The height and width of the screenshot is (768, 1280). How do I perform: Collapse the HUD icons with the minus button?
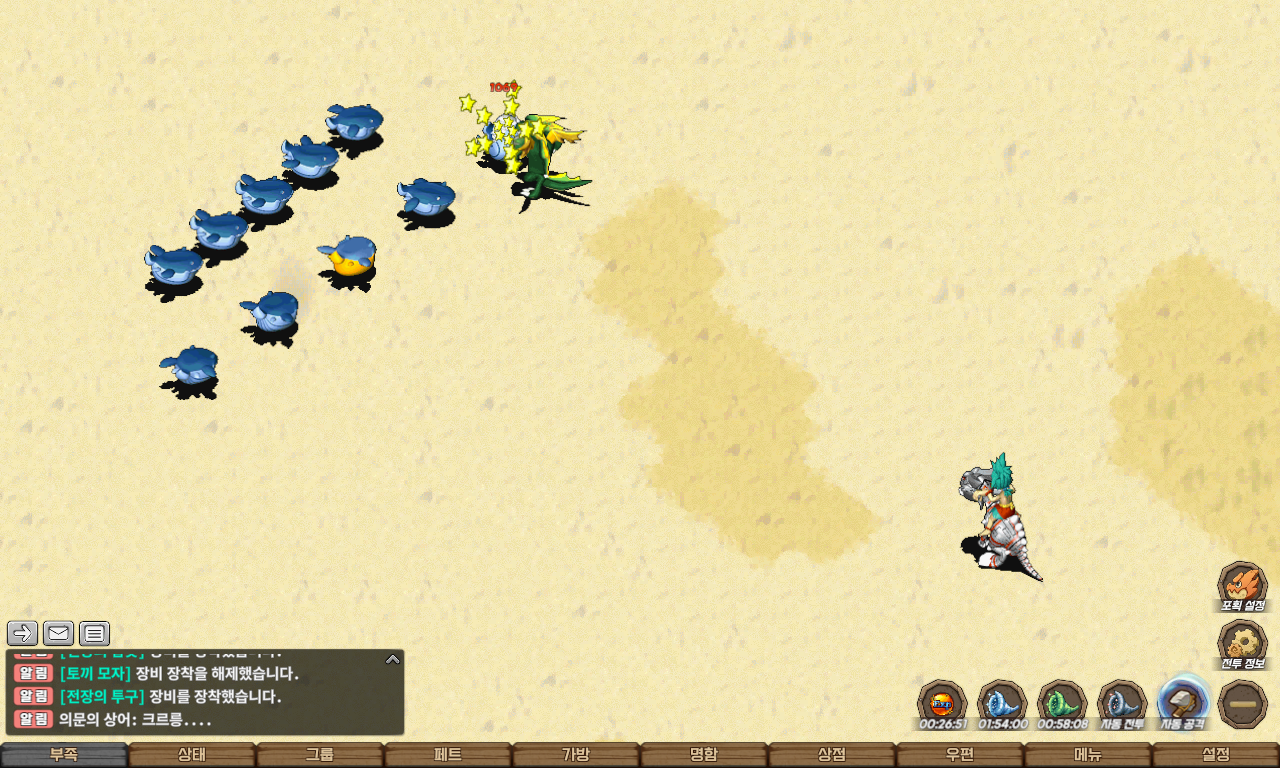point(1243,704)
